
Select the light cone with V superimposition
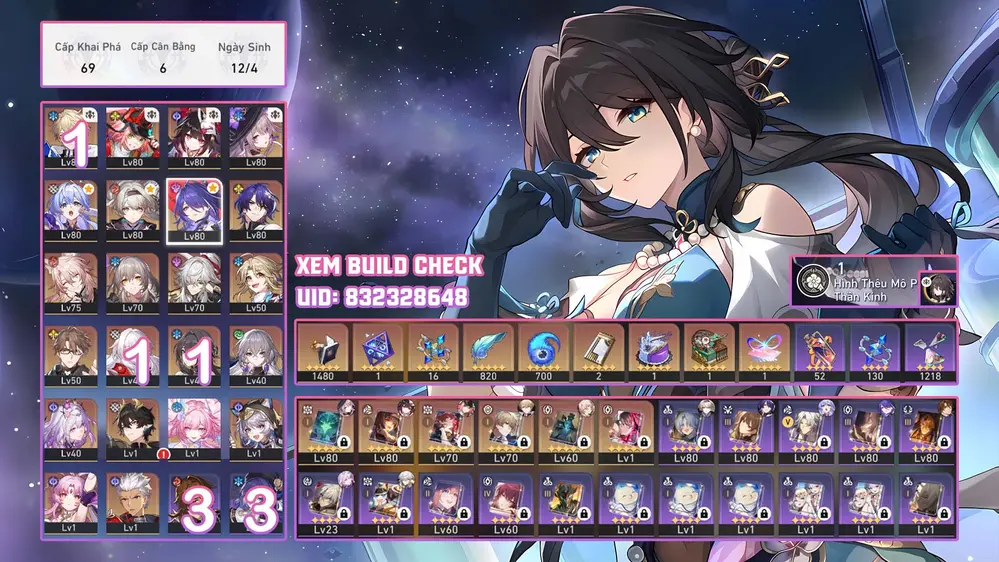(x=806, y=432)
